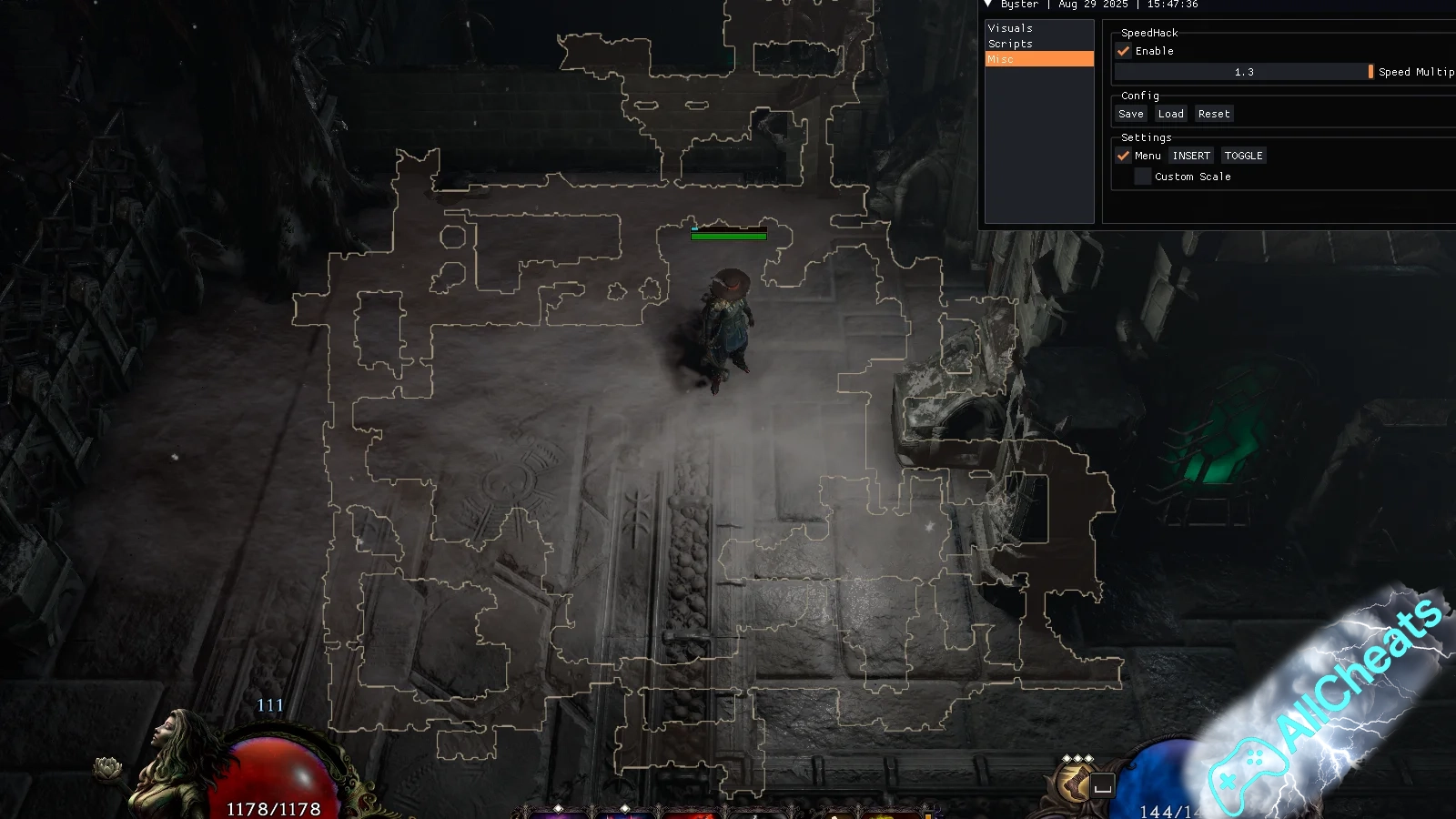This screenshot has width=1456, height=819.
Task: Collapse the Byster window with the arrow
Action: click(988, 5)
